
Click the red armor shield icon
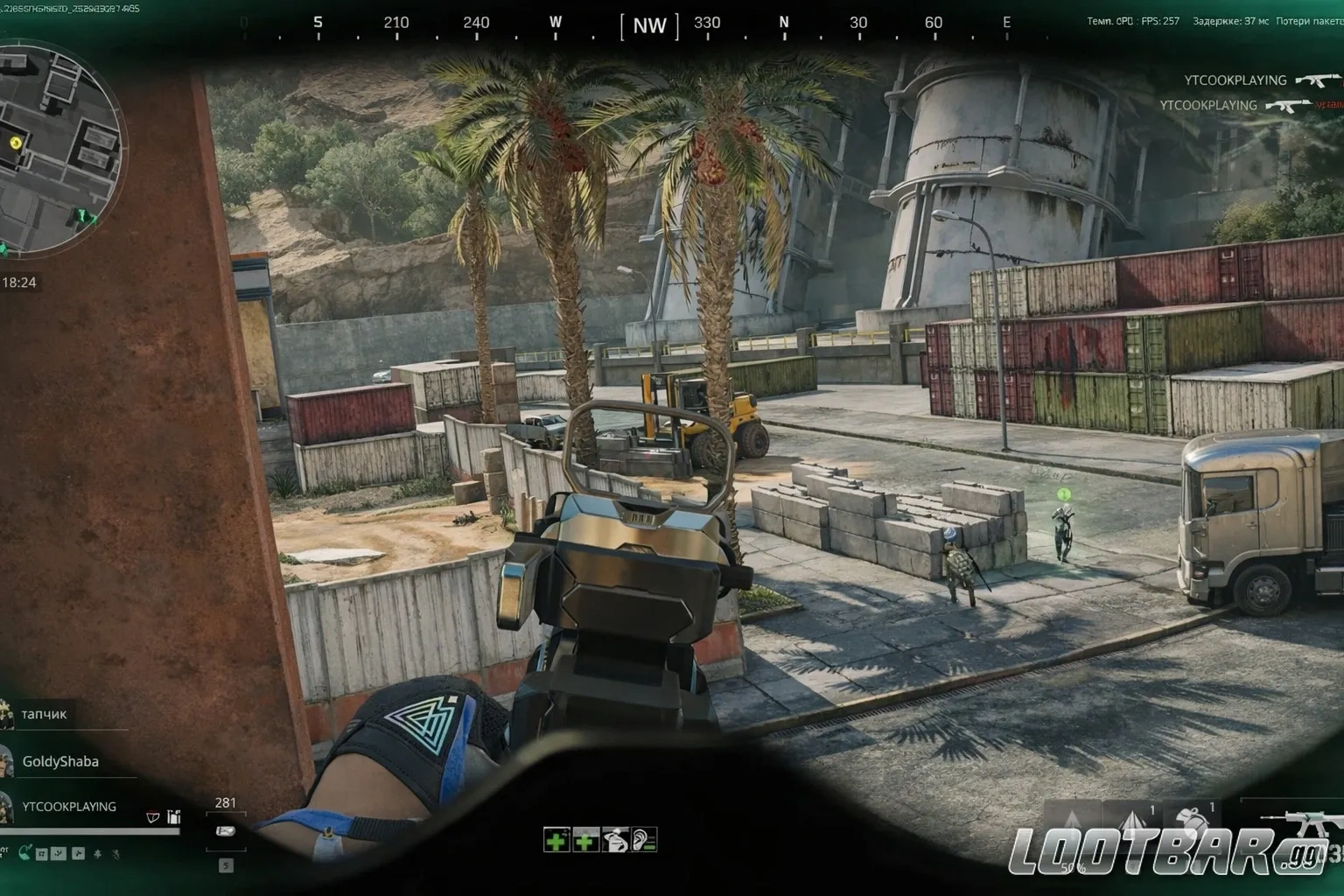pos(153,818)
